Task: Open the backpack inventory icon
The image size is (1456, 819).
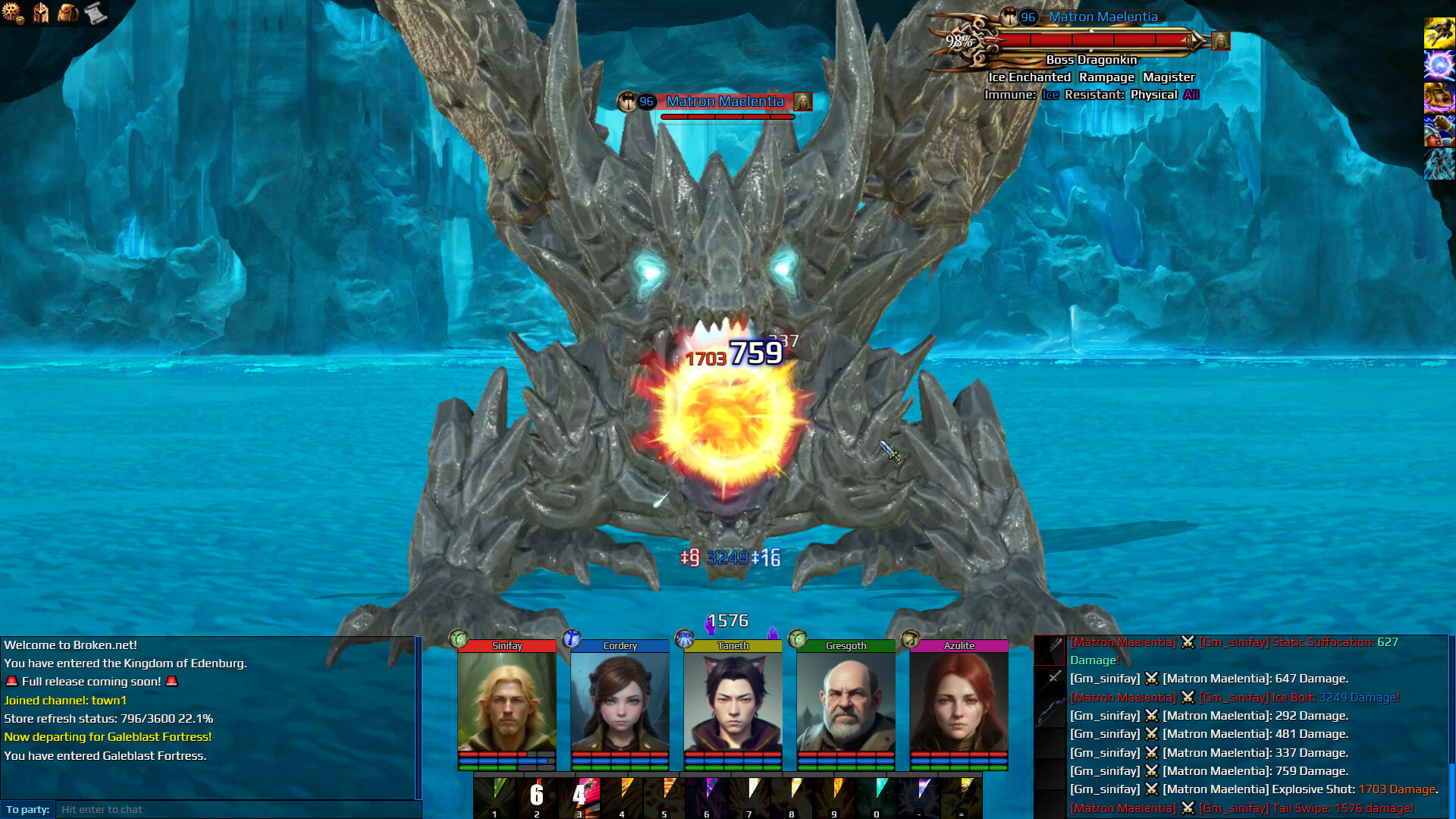Action: pyautogui.click(x=69, y=13)
